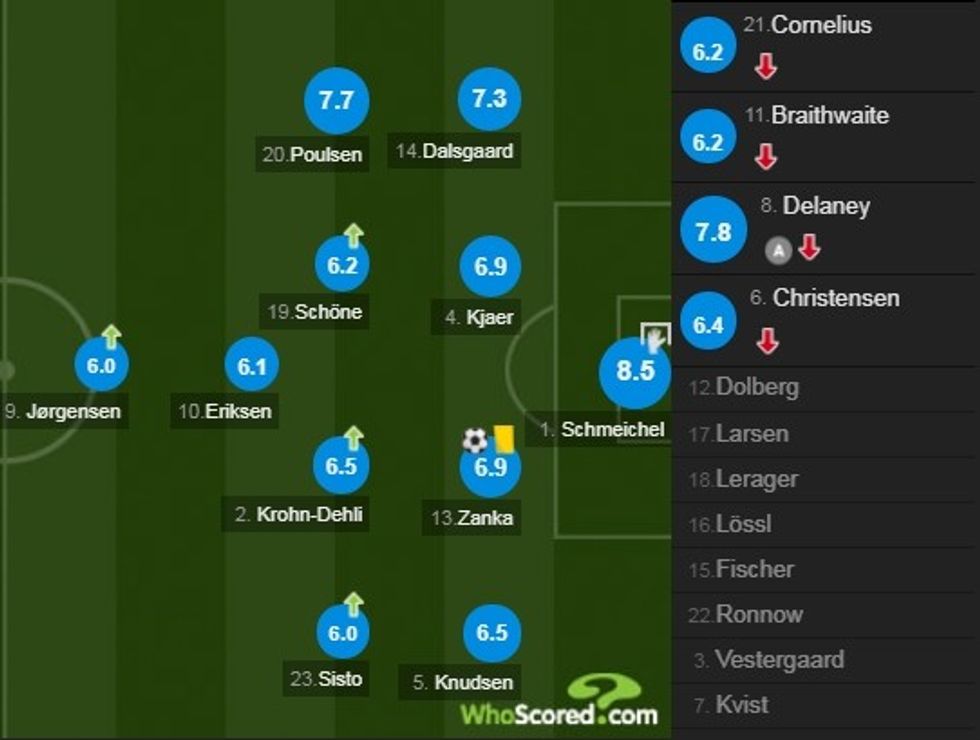Open Sisto's player rating bubble

point(342,633)
